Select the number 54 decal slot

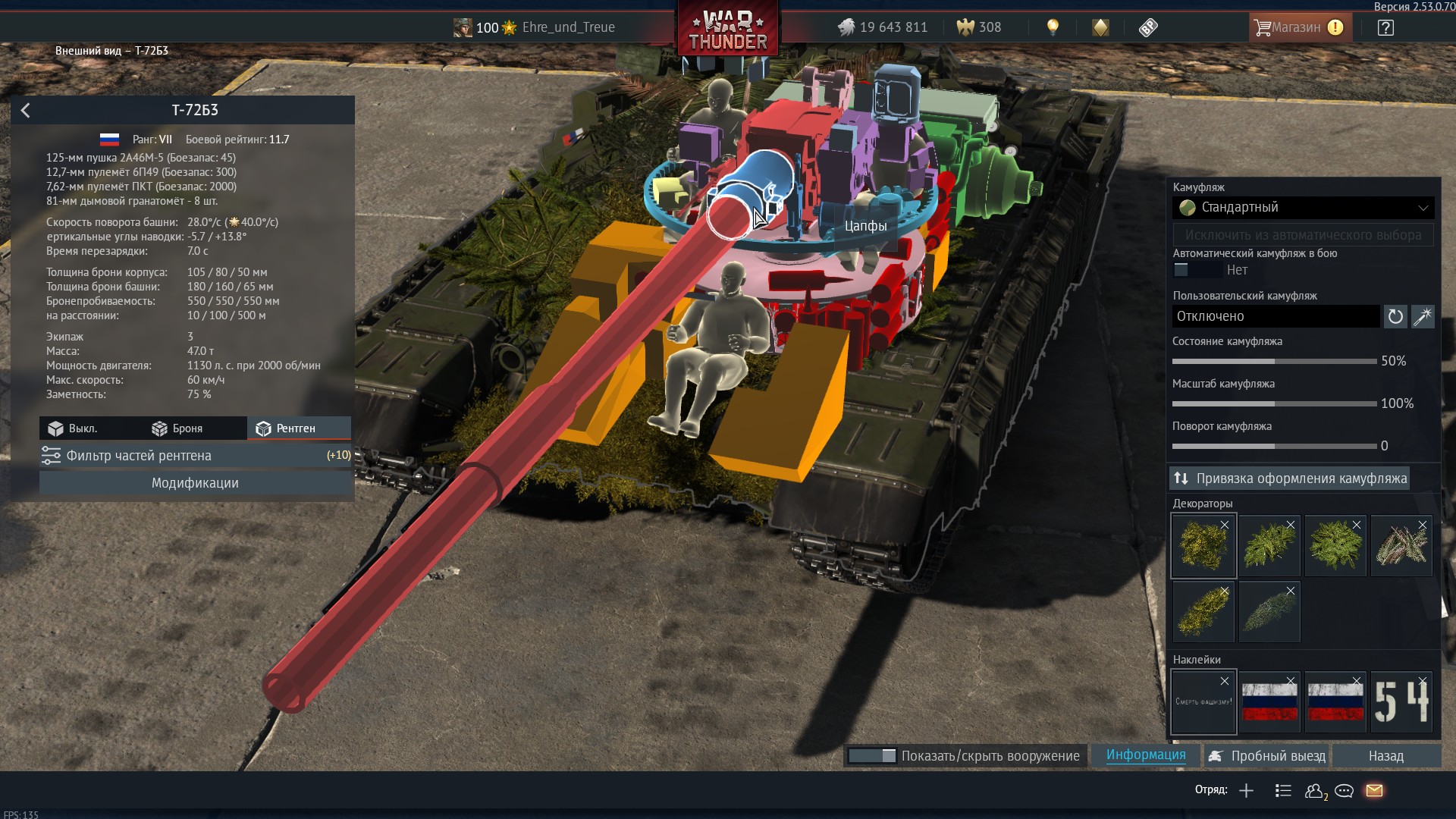(x=1401, y=701)
